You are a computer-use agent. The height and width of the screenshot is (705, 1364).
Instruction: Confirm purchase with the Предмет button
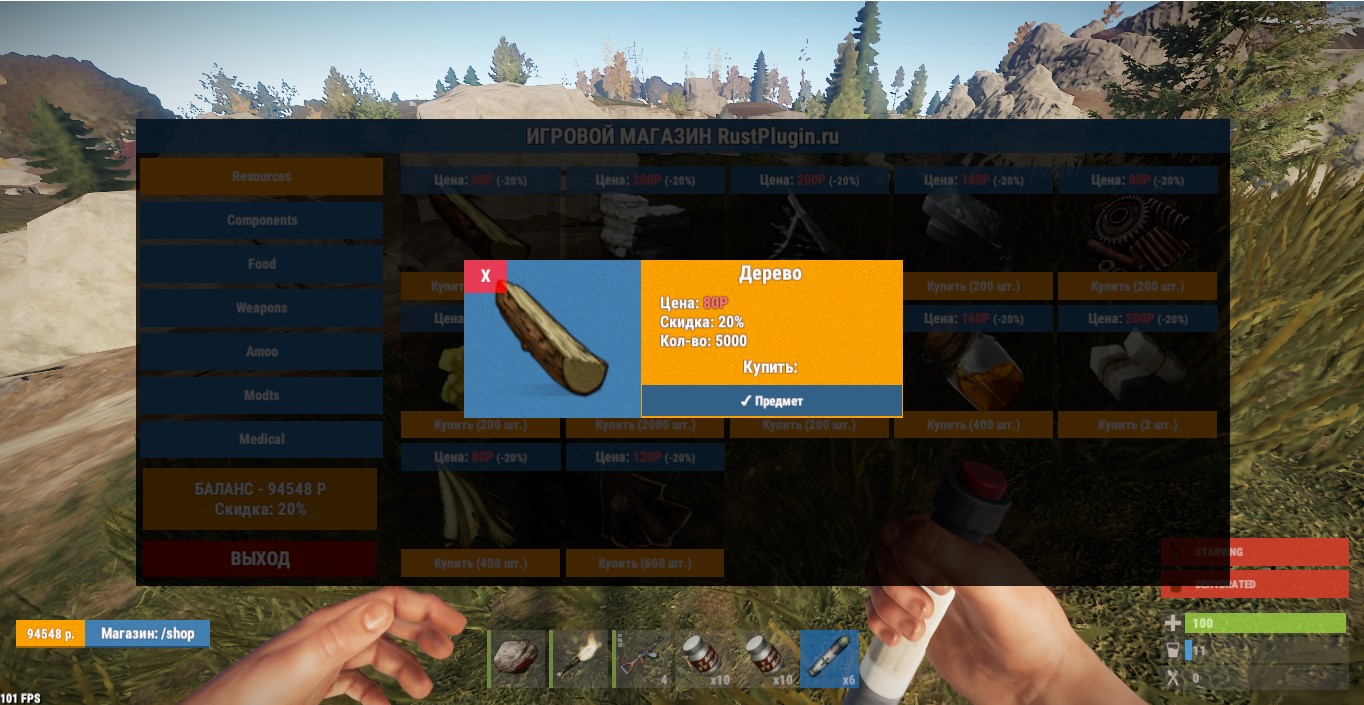tap(771, 401)
